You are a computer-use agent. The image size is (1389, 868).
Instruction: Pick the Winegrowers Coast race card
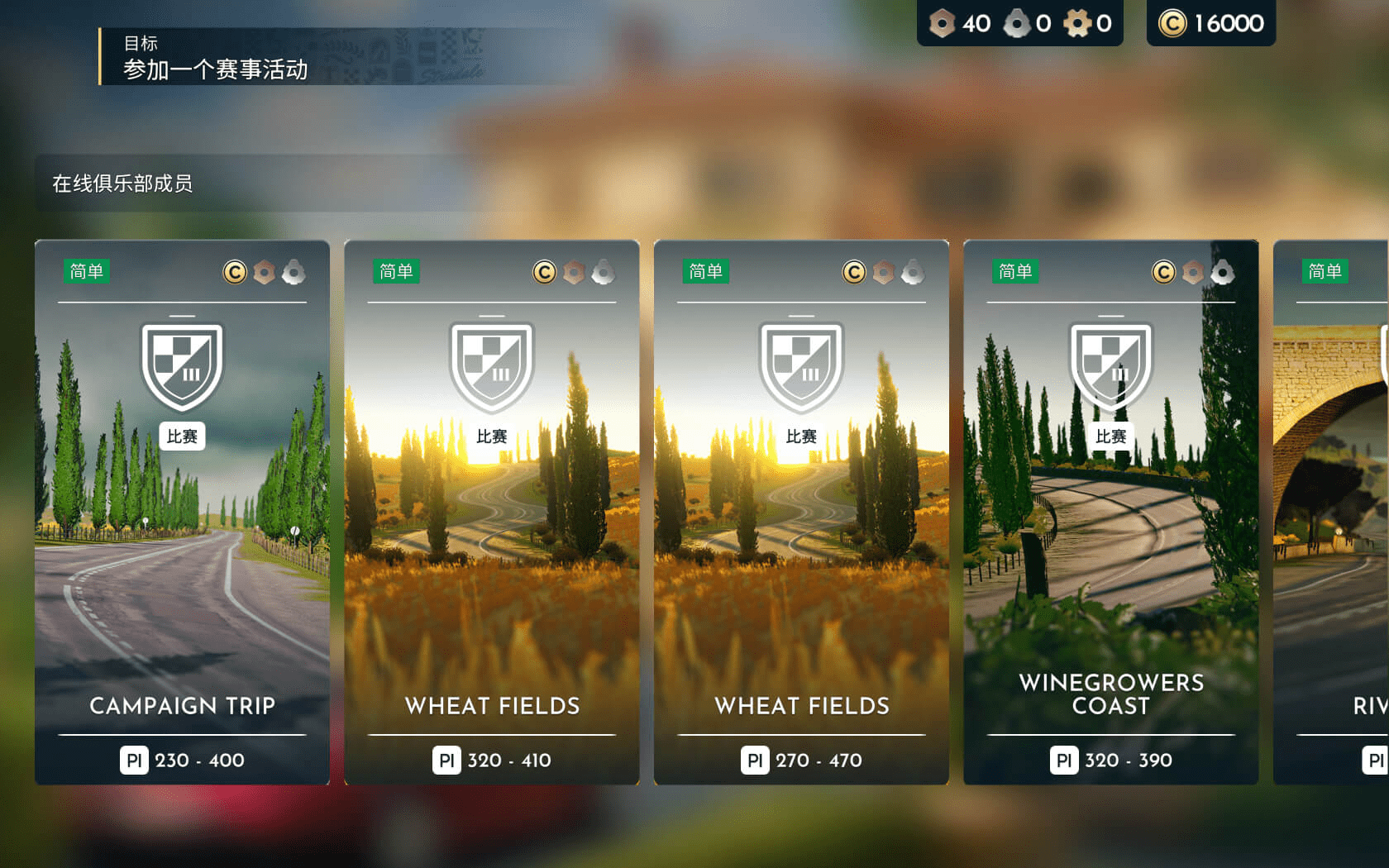(x=1110, y=513)
